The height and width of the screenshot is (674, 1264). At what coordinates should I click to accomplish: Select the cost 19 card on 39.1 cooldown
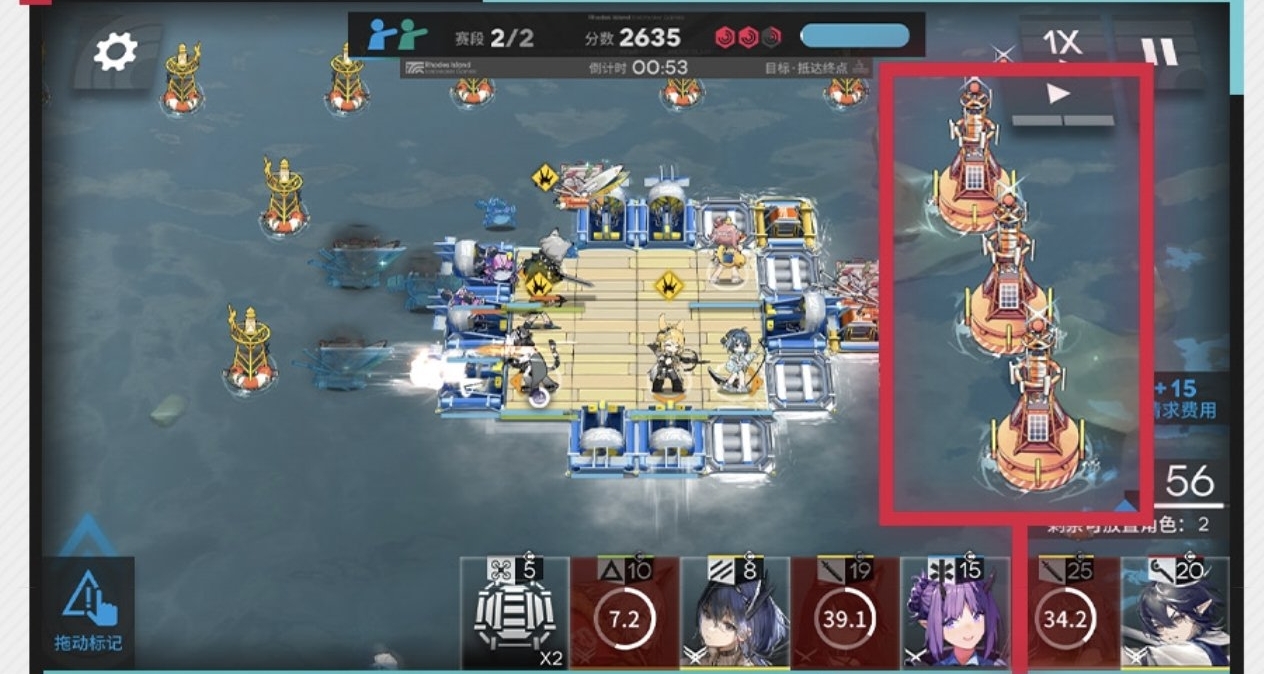(x=844, y=613)
